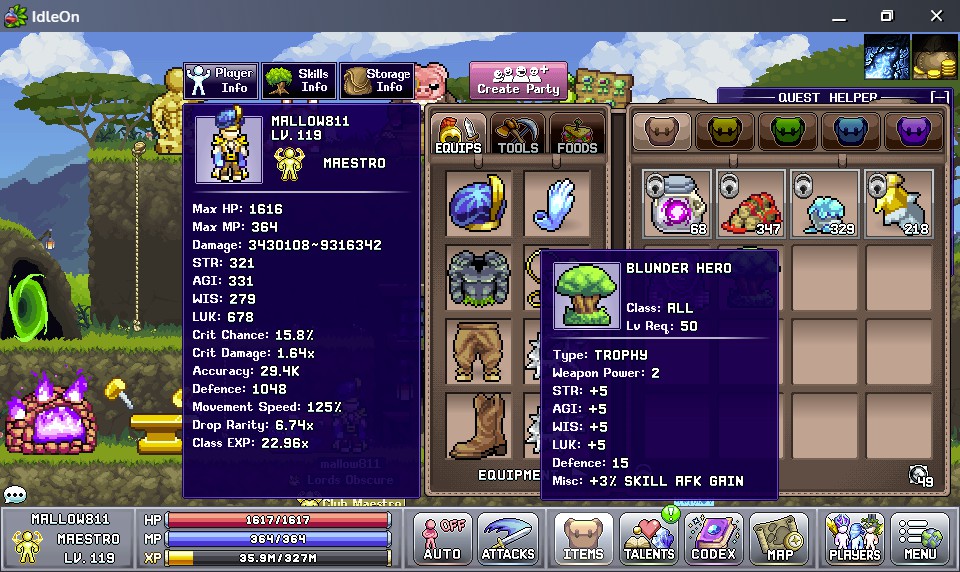Open the Attacks menu

pos(508,539)
